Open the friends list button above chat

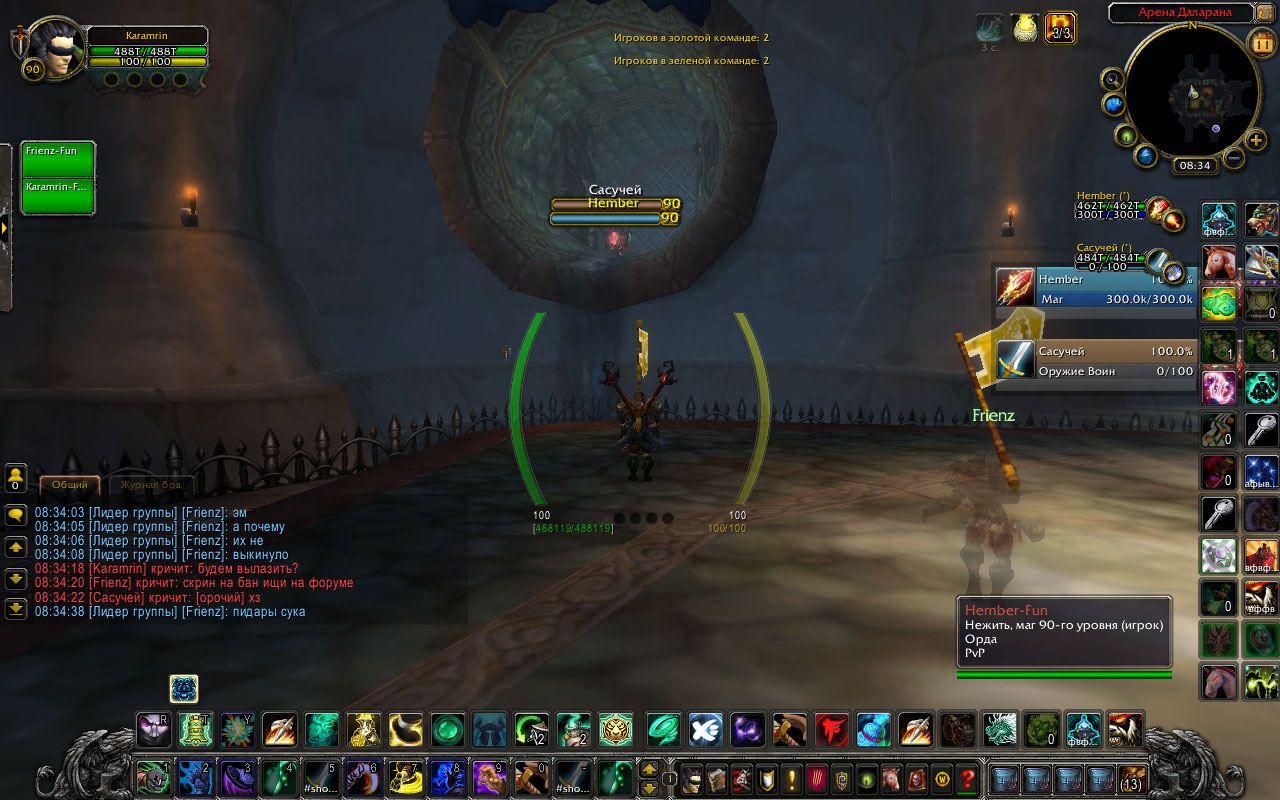(x=16, y=478)
